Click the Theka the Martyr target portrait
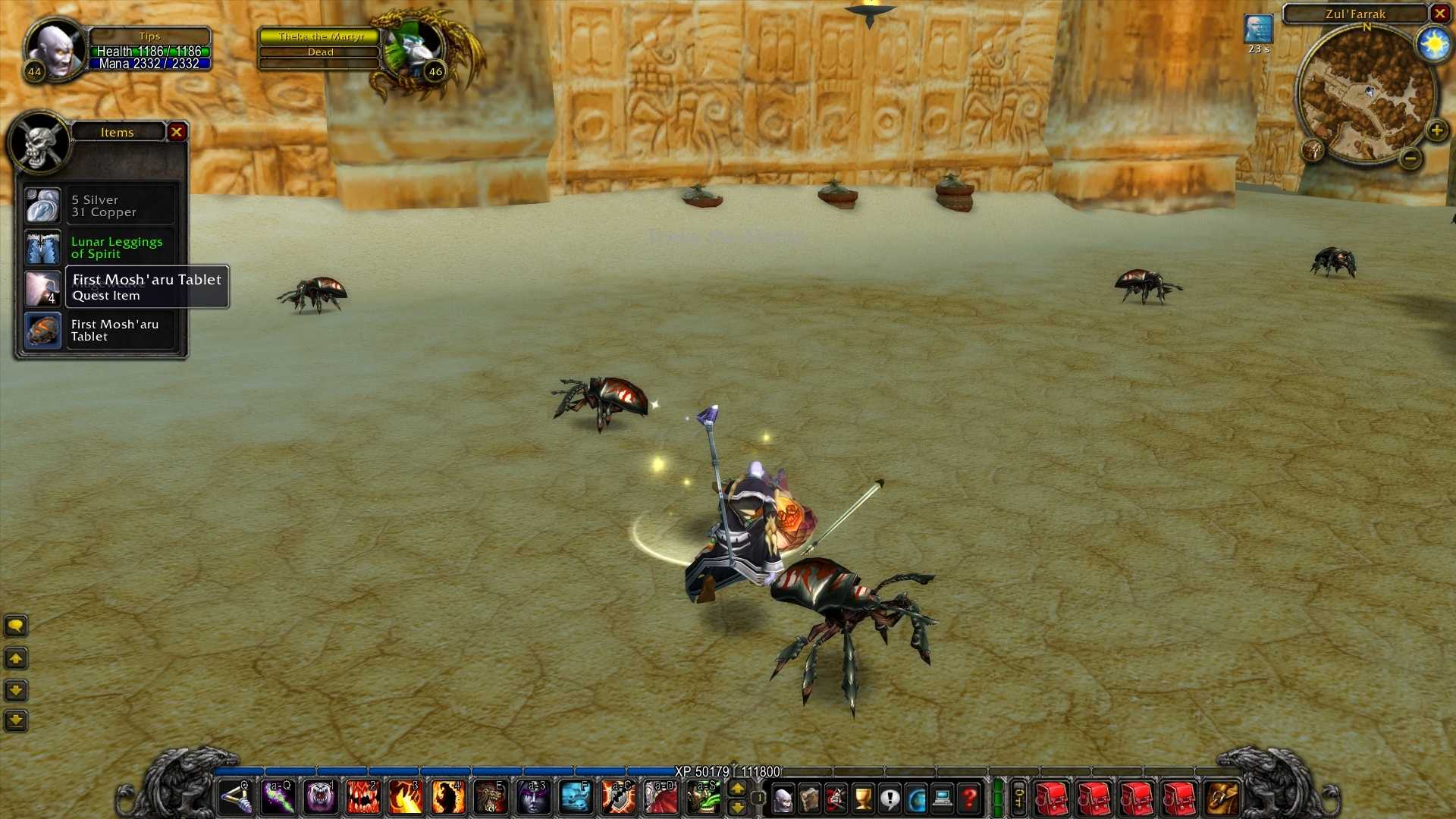 click(x=412, y=47)
